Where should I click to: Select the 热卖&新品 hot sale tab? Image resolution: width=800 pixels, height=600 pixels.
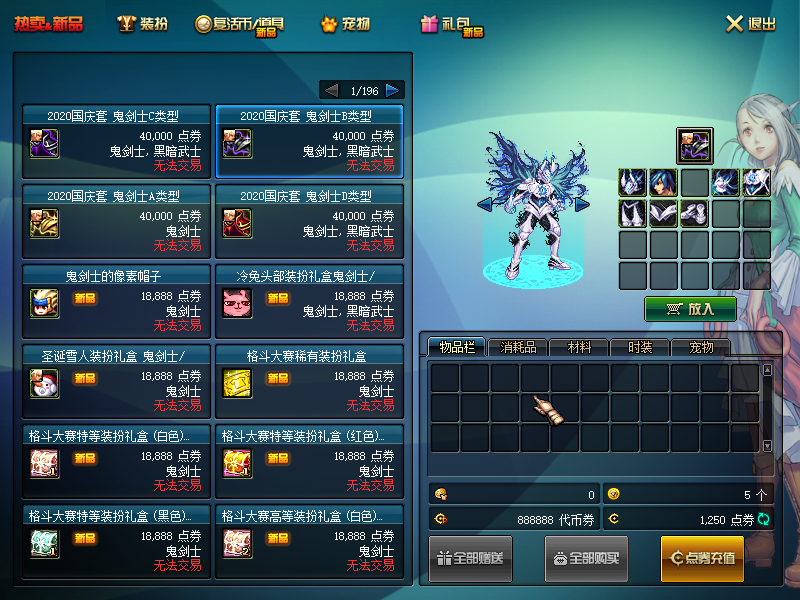point(49,23)
